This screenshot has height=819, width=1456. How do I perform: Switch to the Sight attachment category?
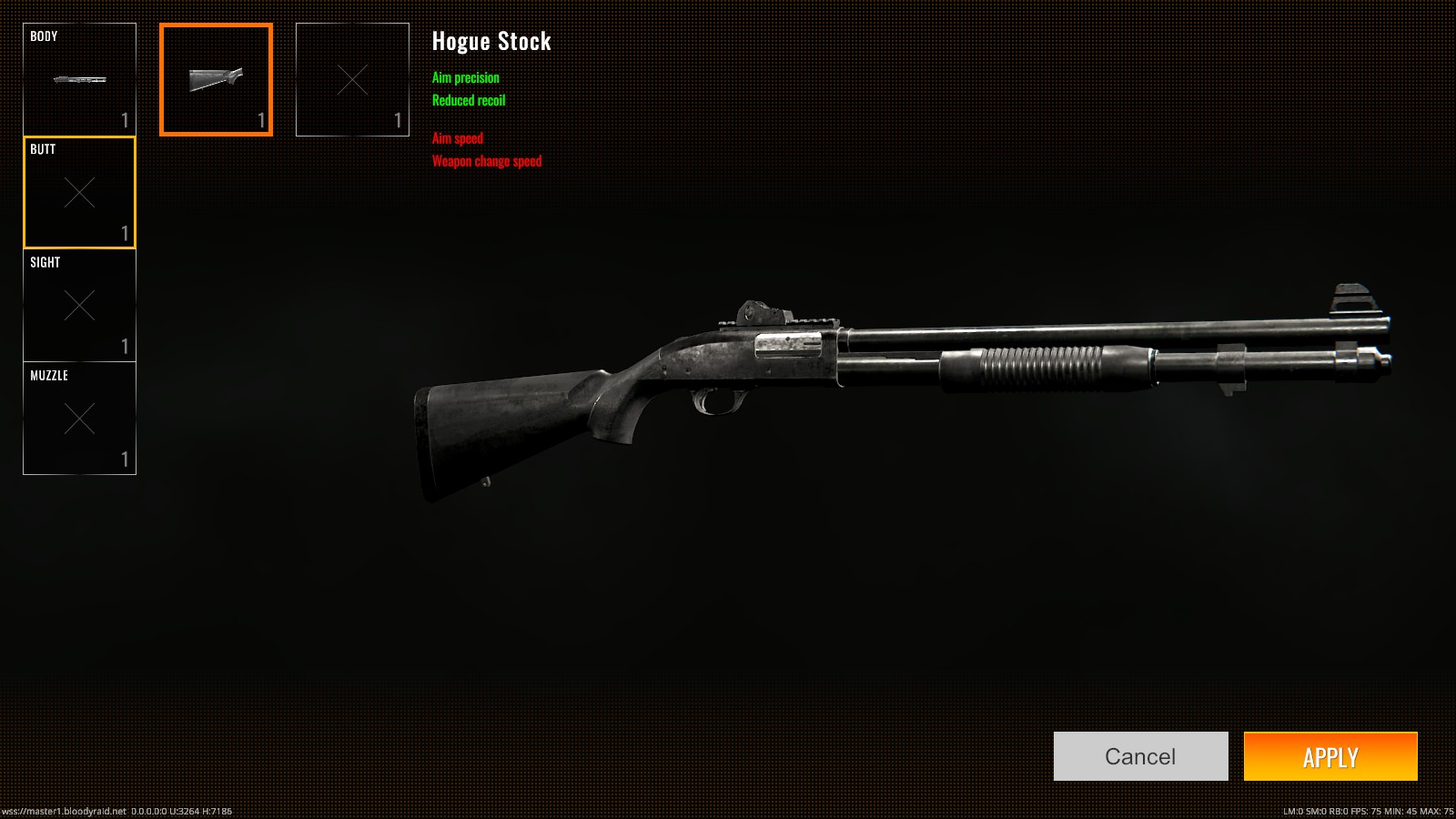click(x=79, y=306)
